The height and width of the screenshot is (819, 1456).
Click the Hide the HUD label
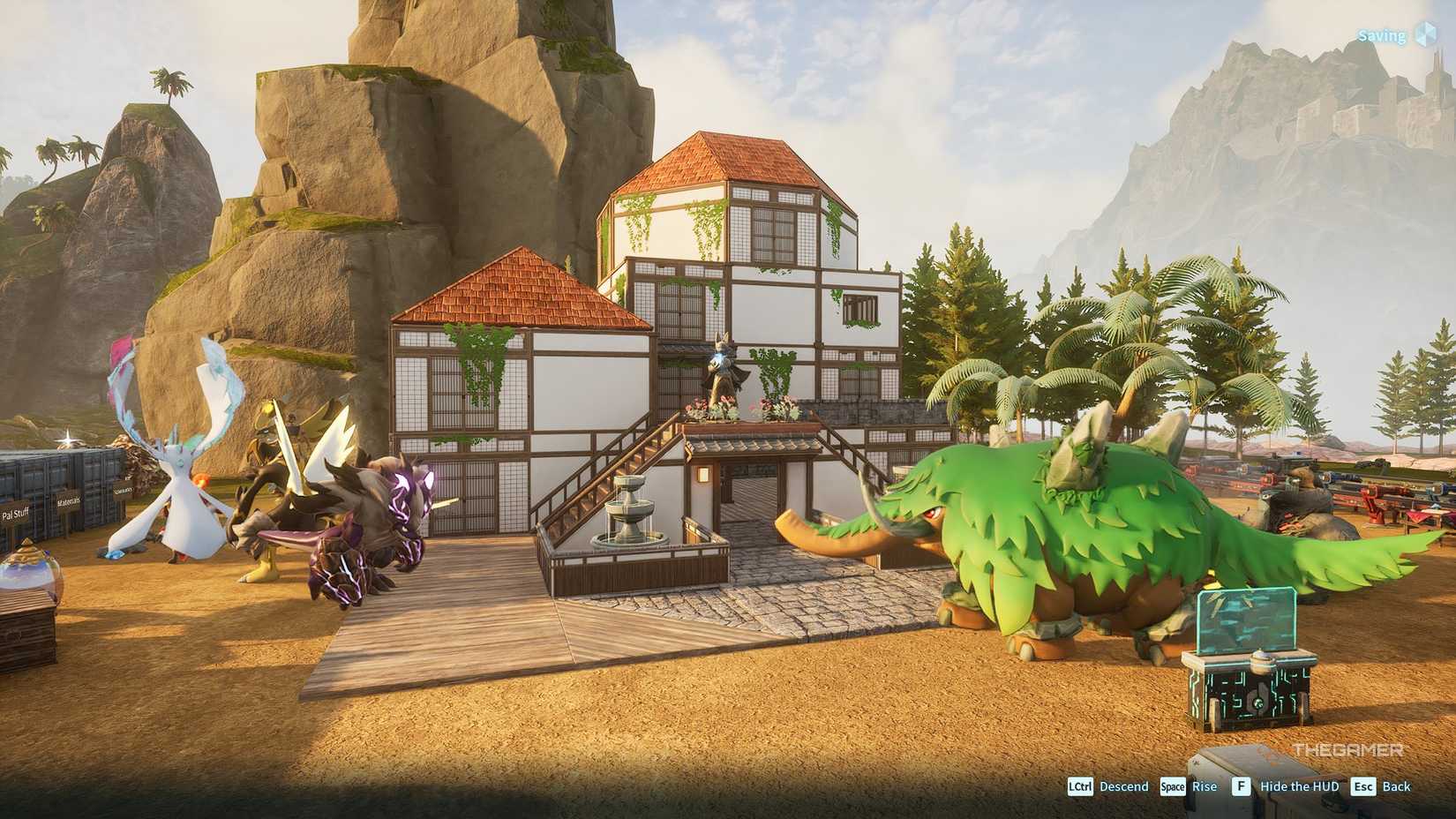pos(1300,785)
